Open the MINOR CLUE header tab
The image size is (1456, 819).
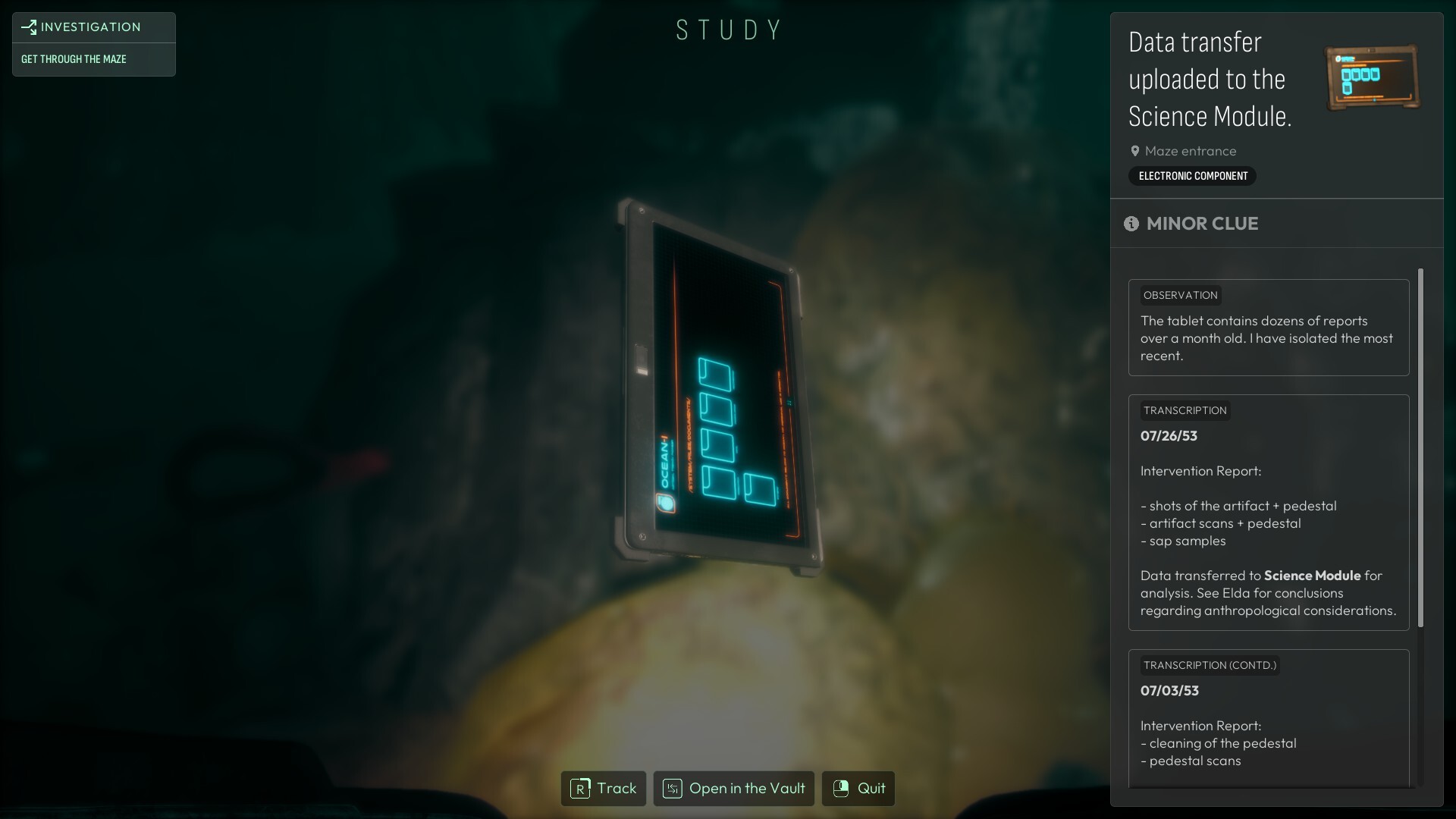point(1201,224)
